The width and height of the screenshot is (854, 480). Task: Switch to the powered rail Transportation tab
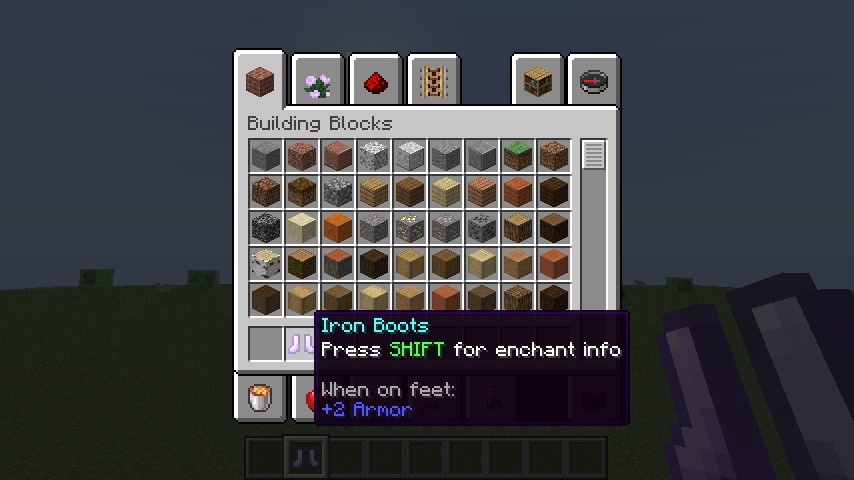(432, 81)
